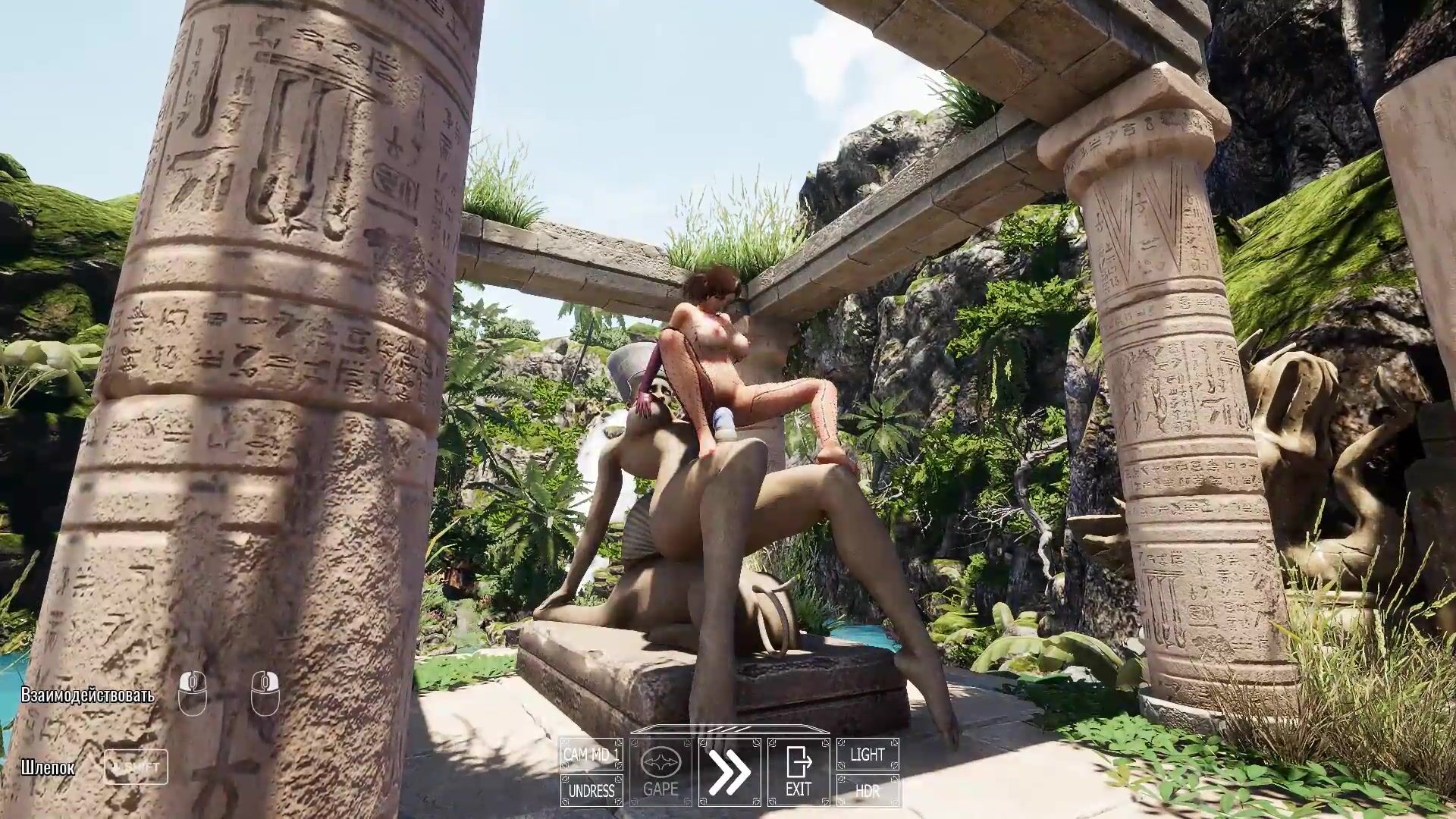Exit the scene with the EXIT button
This screenshot has height=819, width=1456.
pyautogui.click(x=799, y=772)
